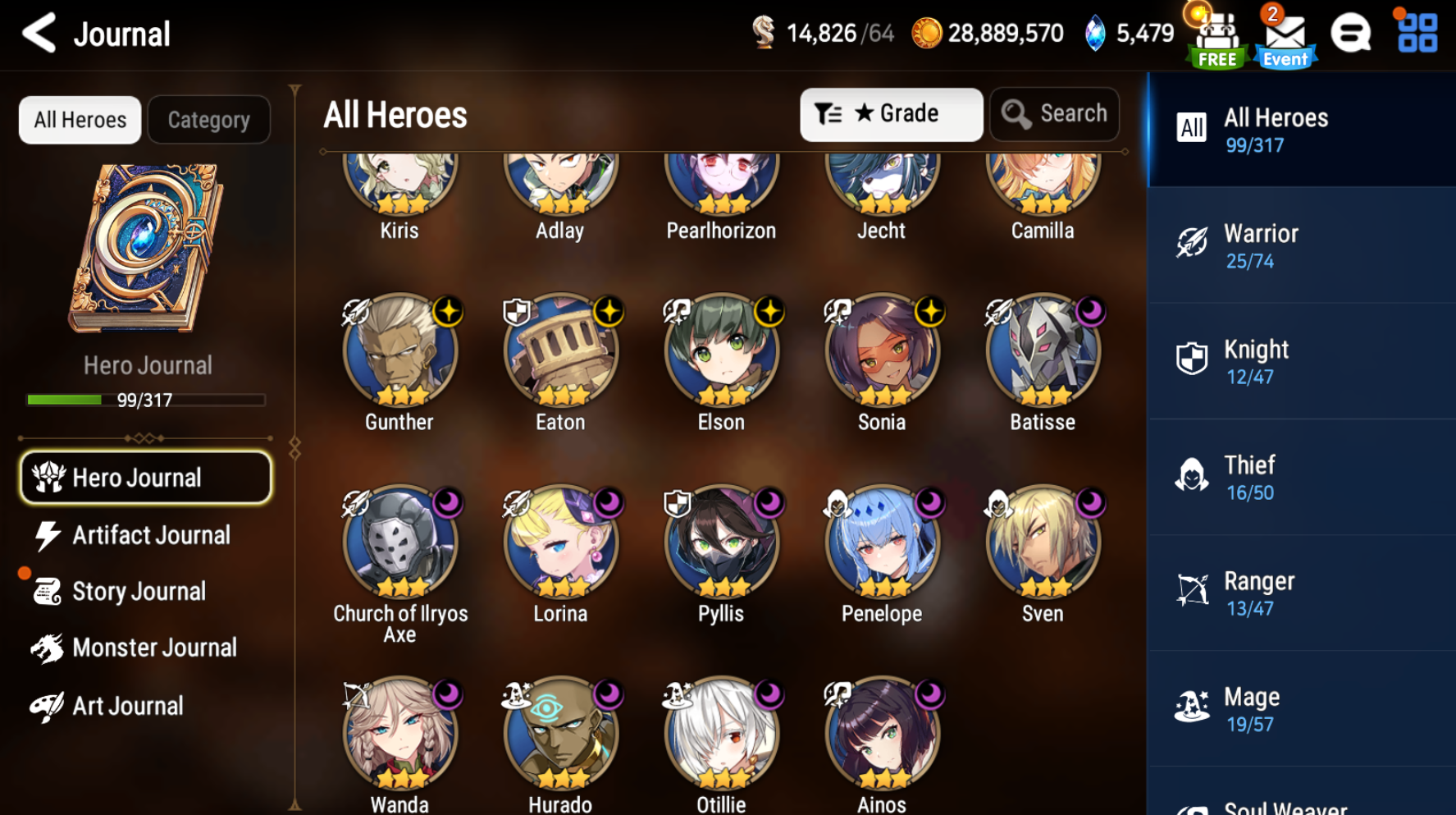Click the skystone gem icon
Screen dimensions: 1456x815
(x=1097, y=33)
